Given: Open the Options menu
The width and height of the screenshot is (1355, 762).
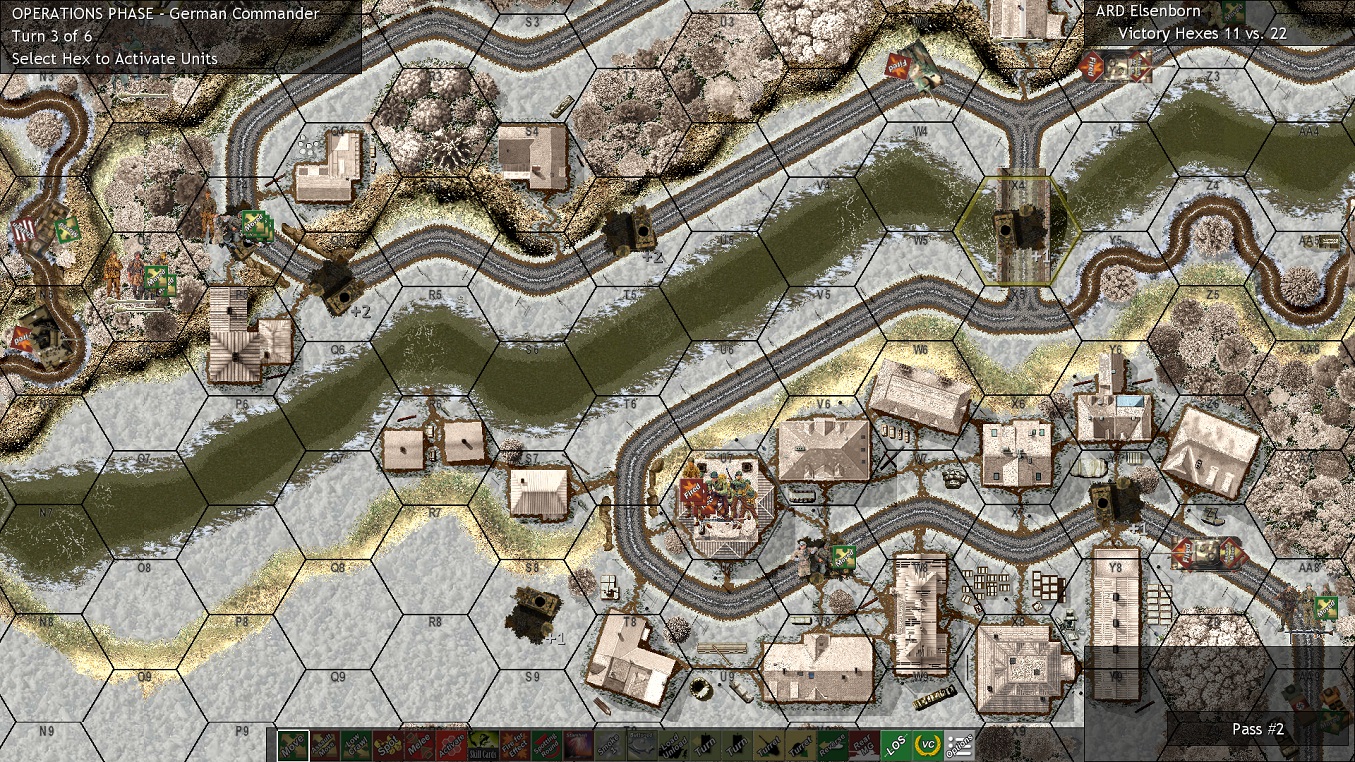Looking at the screenshot, I should click(x=959, y=744).
